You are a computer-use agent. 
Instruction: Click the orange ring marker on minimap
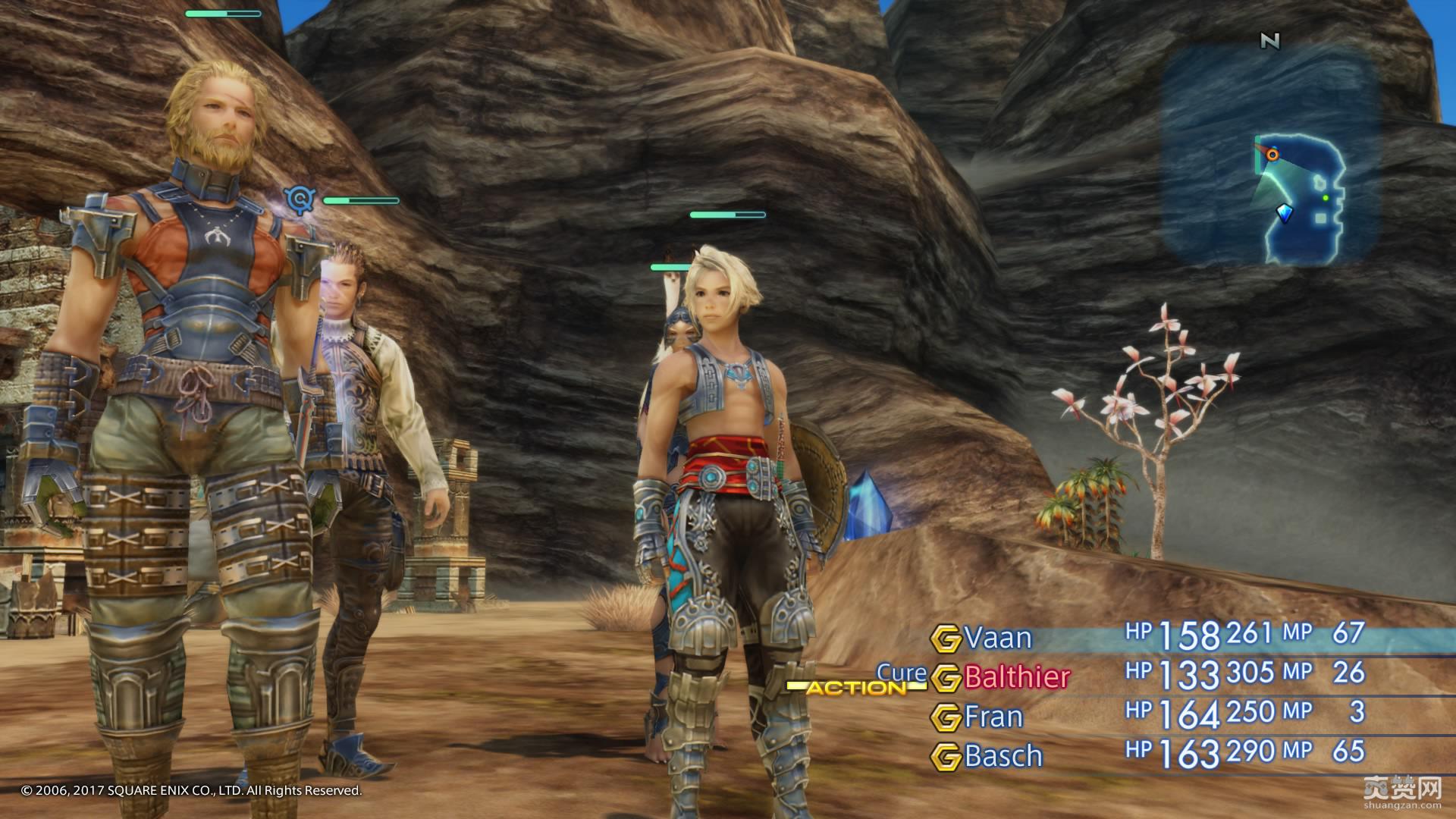[x=1273, y=155]
